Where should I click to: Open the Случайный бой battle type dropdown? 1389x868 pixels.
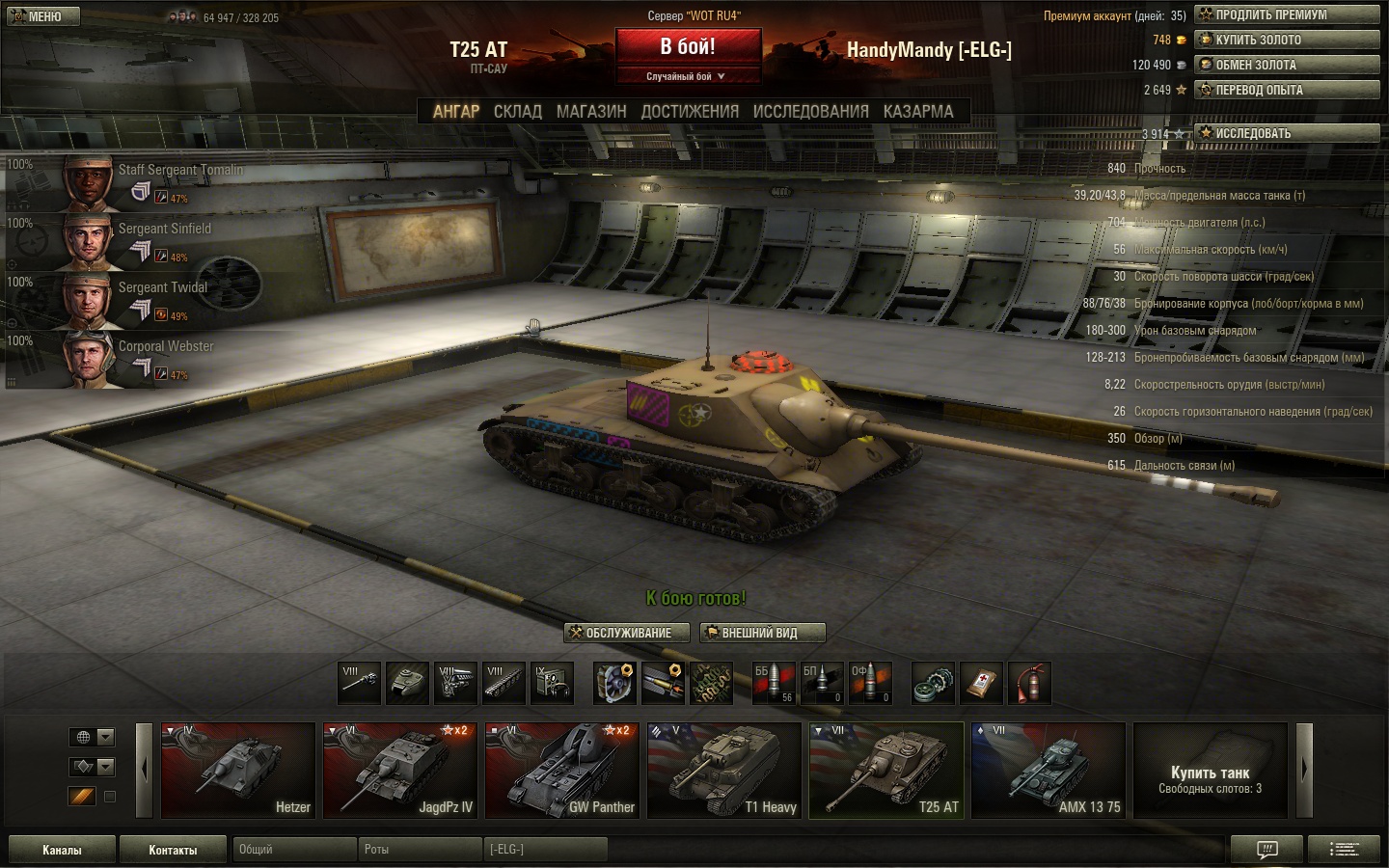tap(687, 76)
